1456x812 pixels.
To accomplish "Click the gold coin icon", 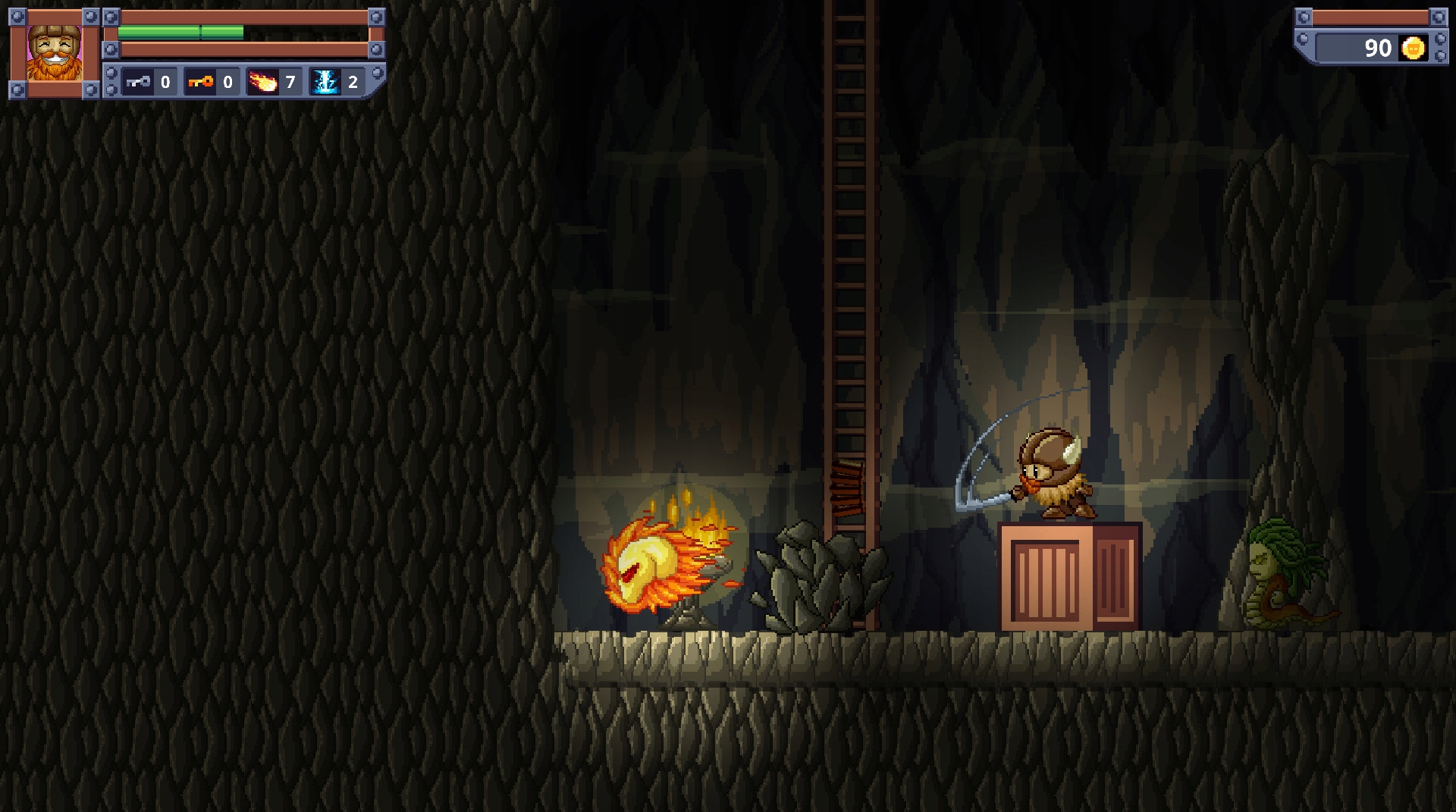I will [1413, 49].
